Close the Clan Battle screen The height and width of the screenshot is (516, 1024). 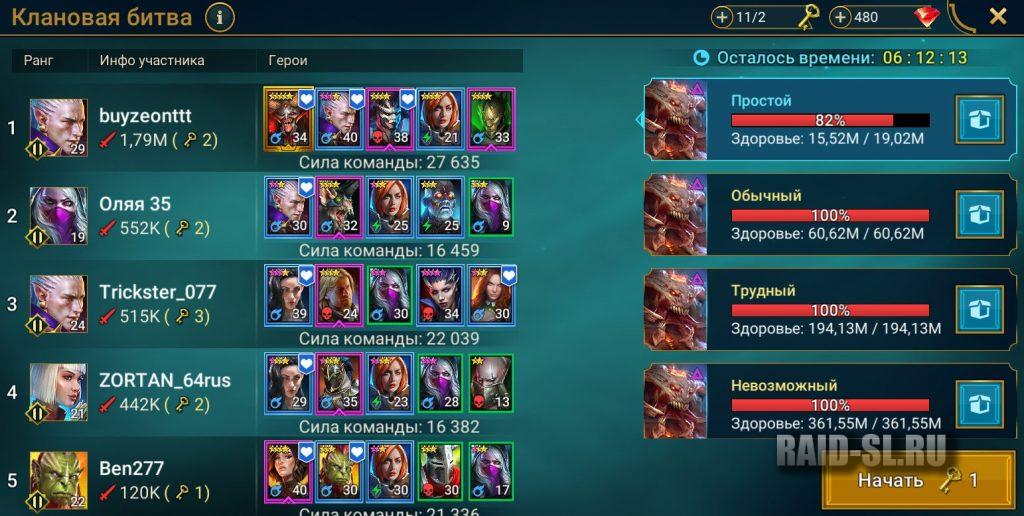[997, 17]
